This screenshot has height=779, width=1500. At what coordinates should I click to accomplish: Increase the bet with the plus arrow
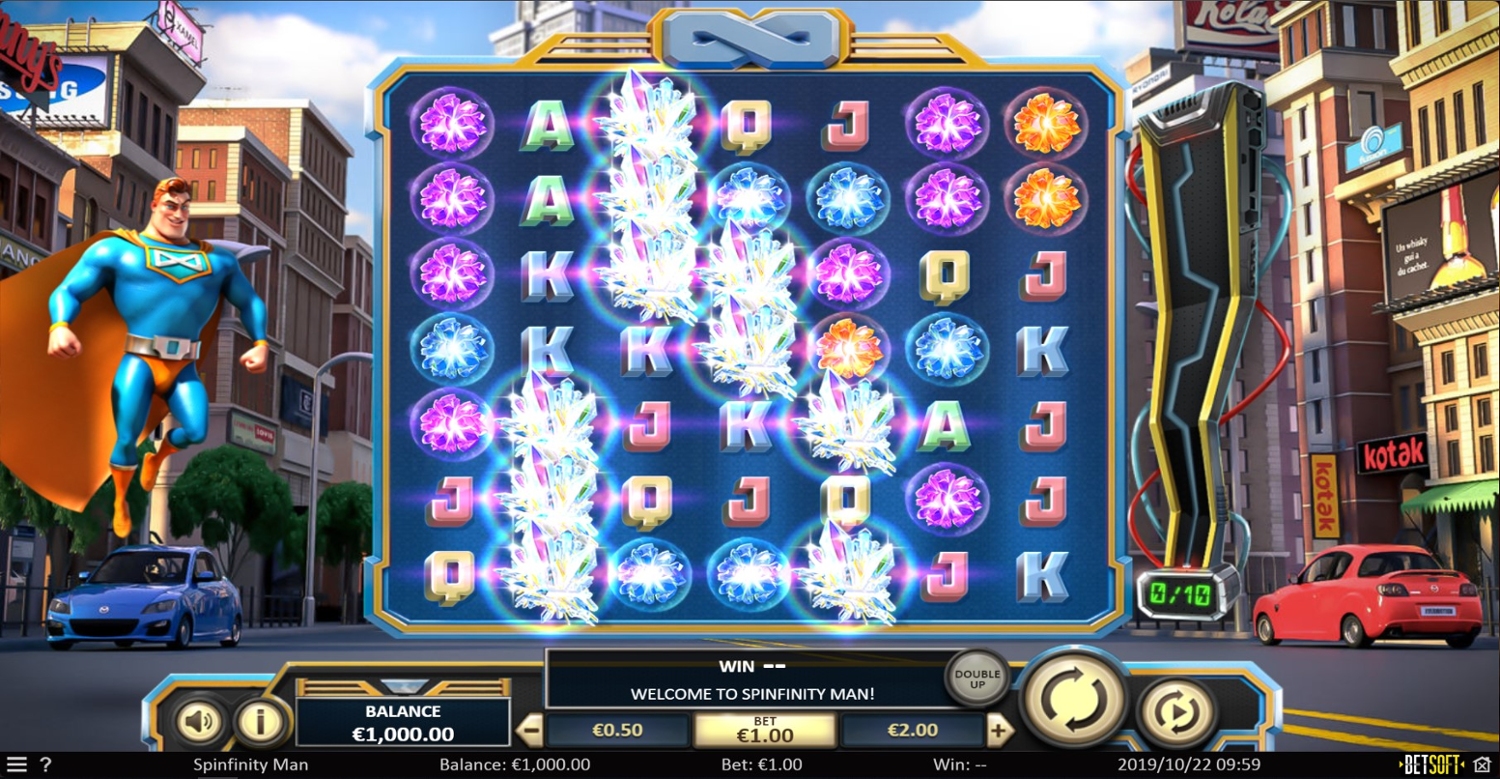coord(999,731)
